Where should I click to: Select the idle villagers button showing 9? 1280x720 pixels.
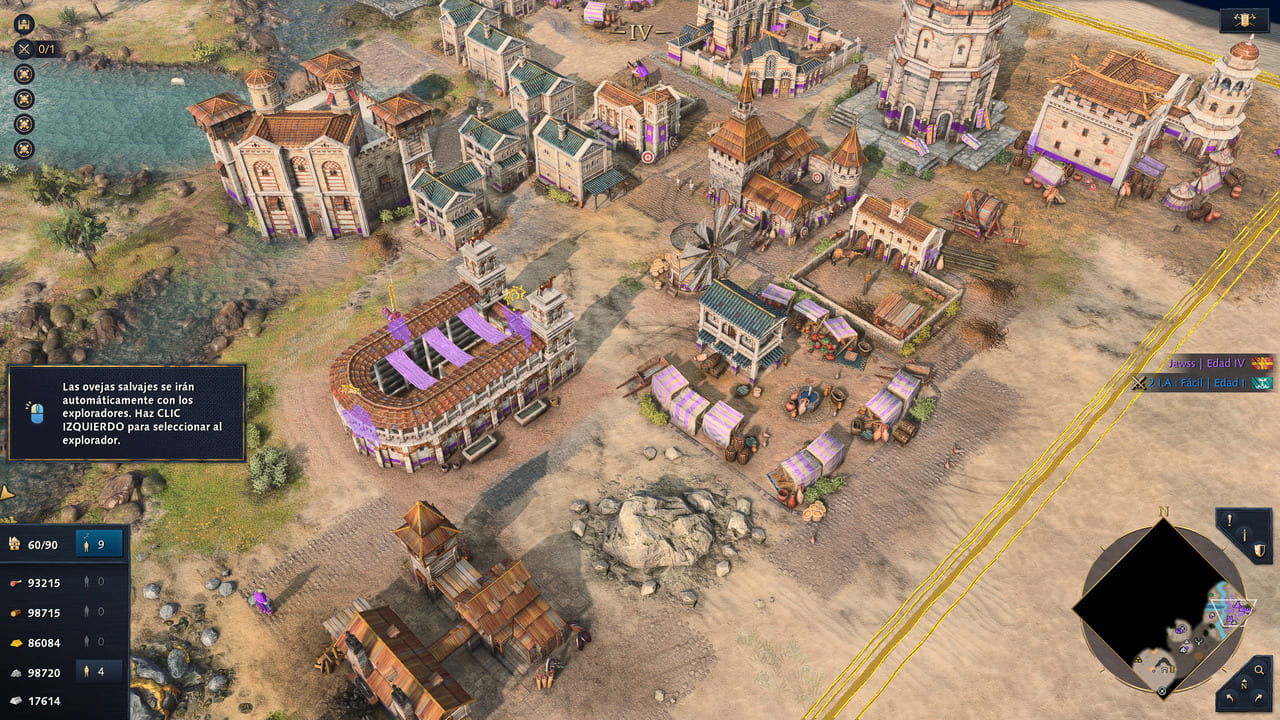click(99, 544)
